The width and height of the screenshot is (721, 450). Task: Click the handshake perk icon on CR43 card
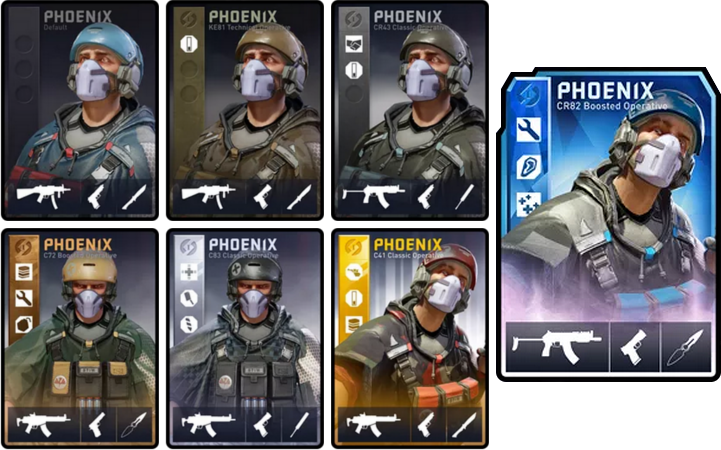353,45
